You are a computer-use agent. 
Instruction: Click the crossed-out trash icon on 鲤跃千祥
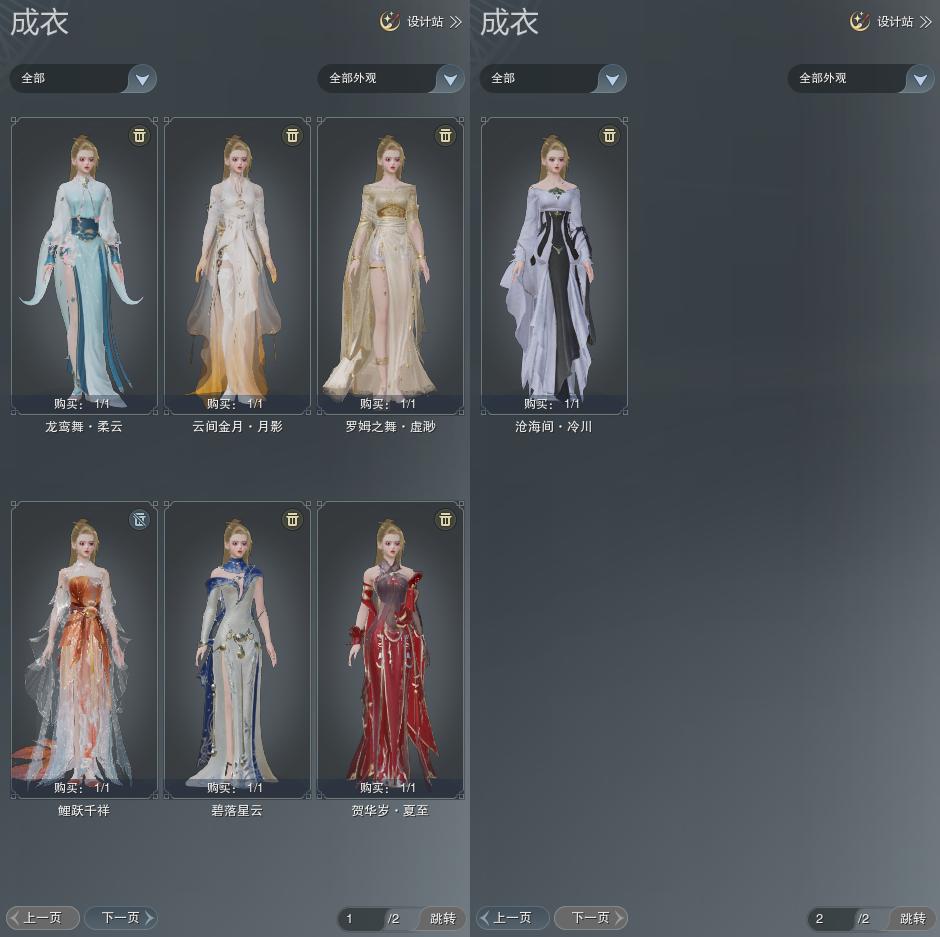pyautogui.click(x=139, y=519)
